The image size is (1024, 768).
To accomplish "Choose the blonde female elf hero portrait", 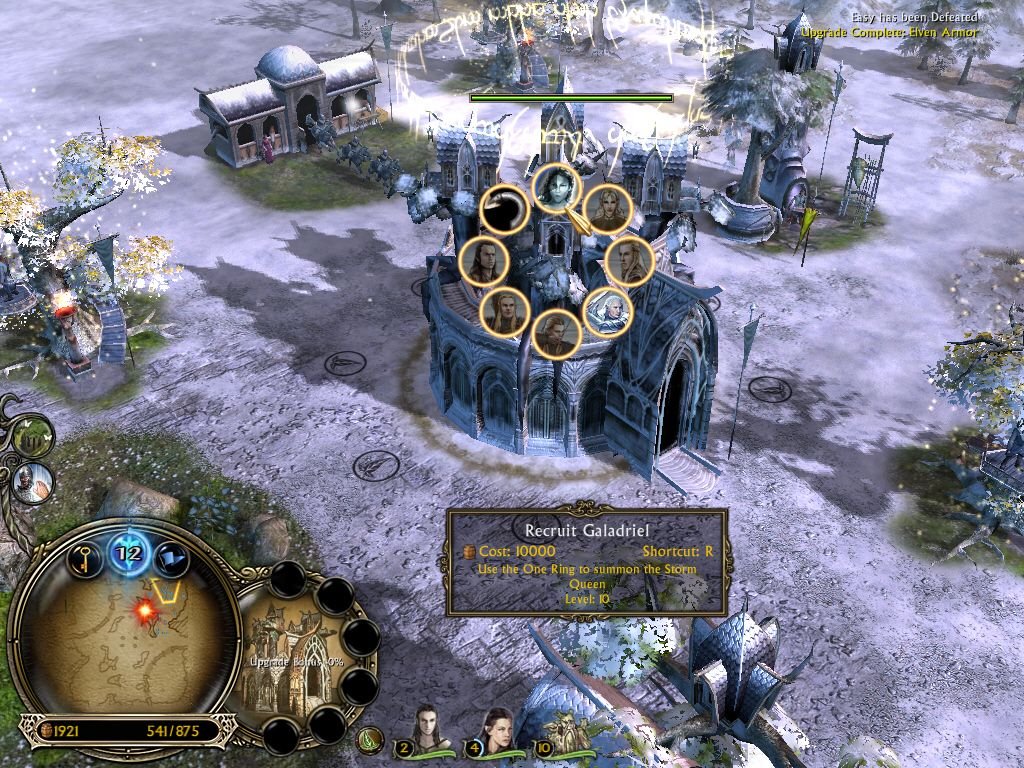I will [x=607, y=208].
